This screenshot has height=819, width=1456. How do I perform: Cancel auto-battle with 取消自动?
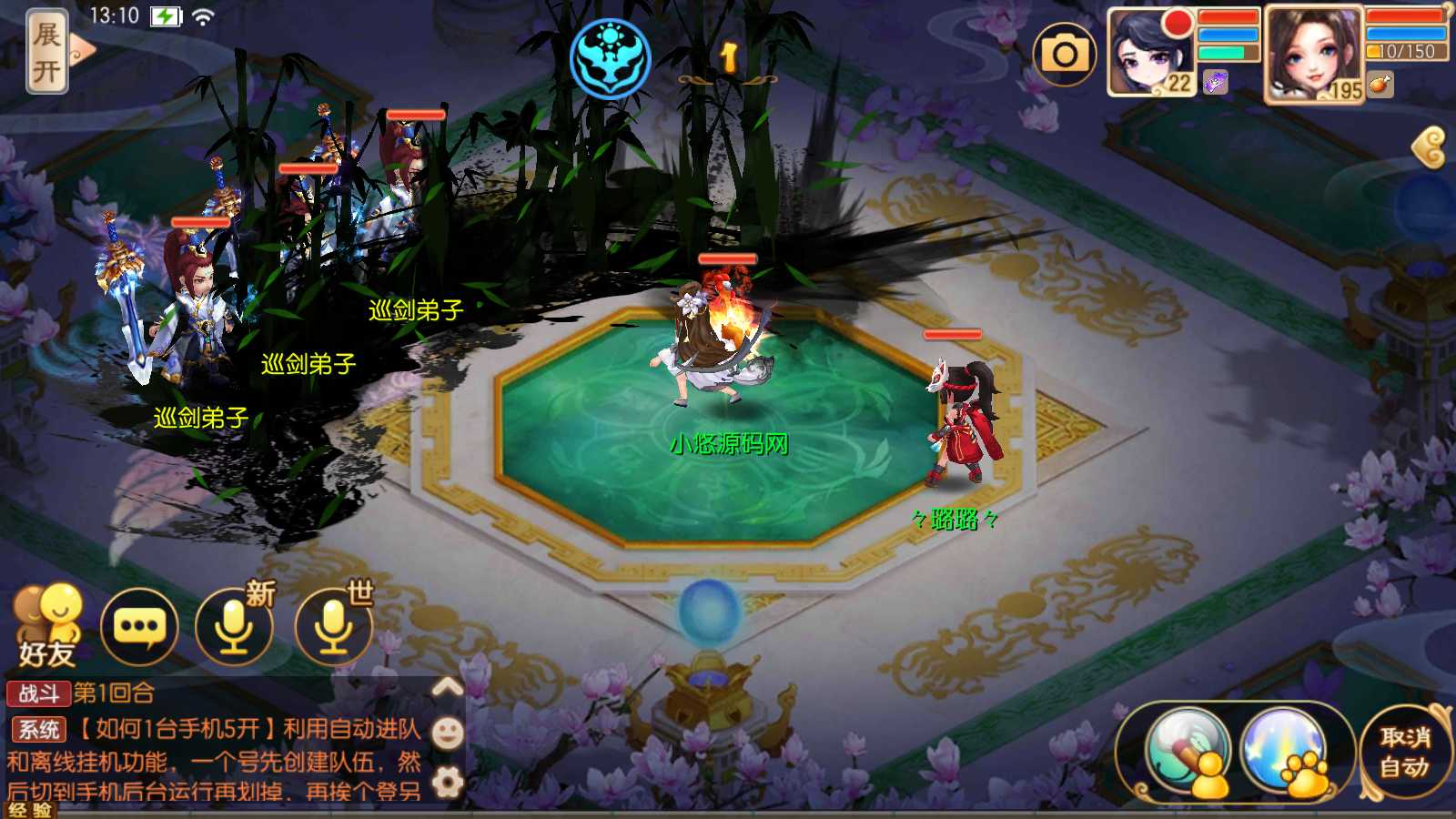click(x=1404, y=752)
